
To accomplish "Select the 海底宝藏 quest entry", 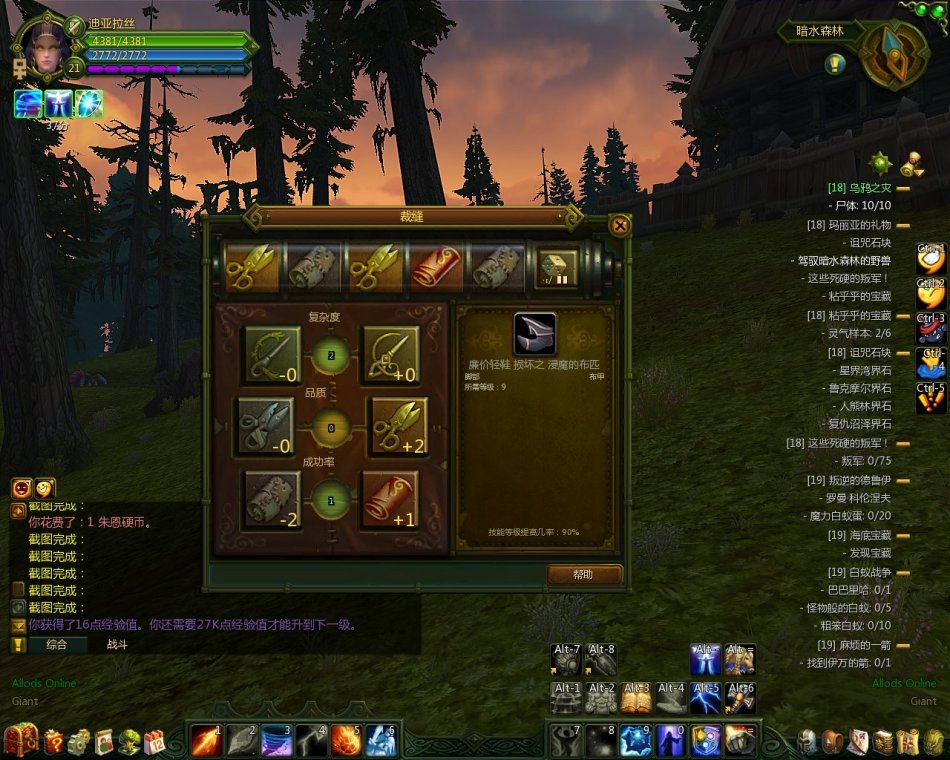I will [860, 535].
